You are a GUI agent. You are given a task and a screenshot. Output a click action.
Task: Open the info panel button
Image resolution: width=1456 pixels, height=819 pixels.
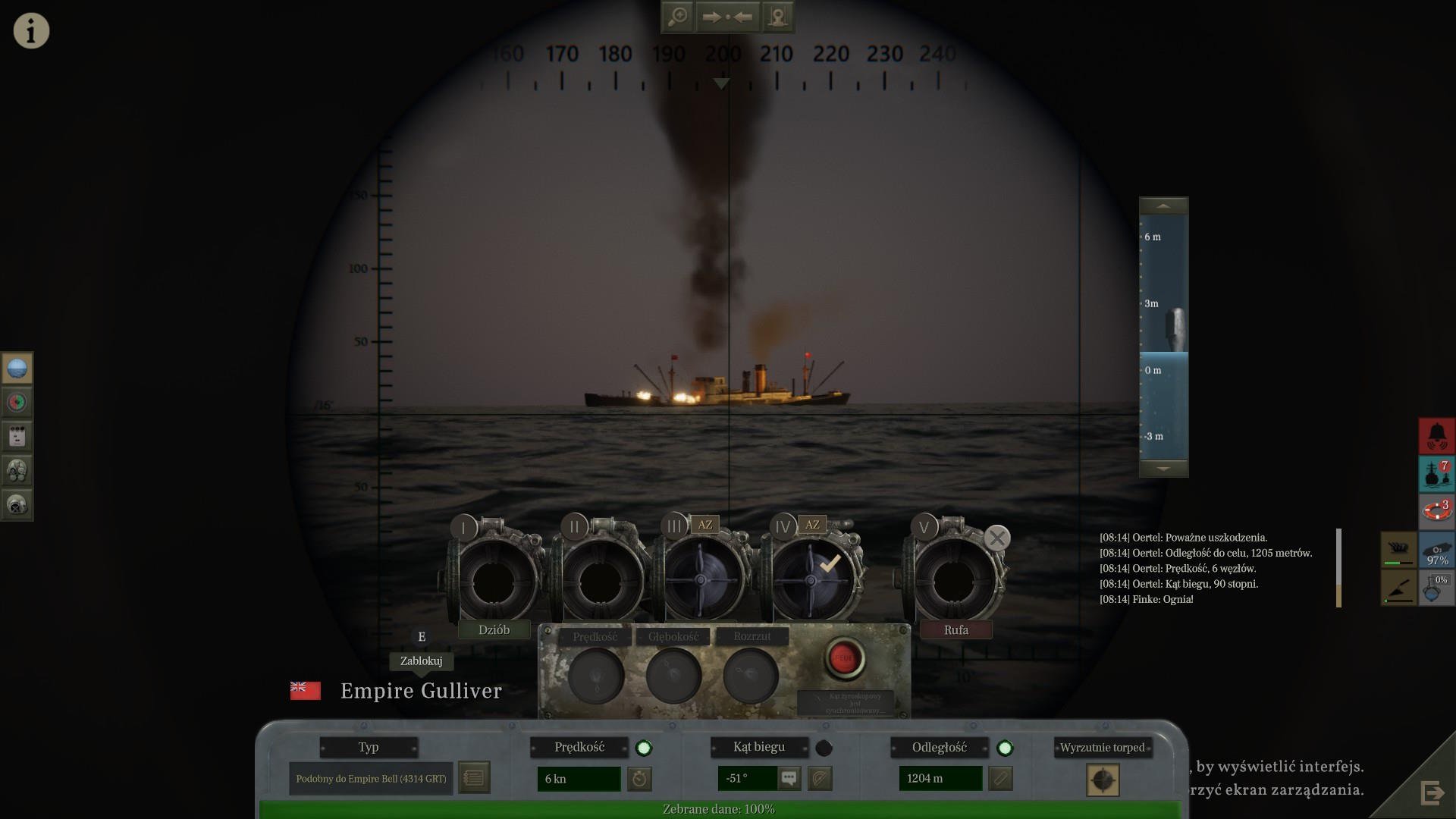tap(31, 31)
